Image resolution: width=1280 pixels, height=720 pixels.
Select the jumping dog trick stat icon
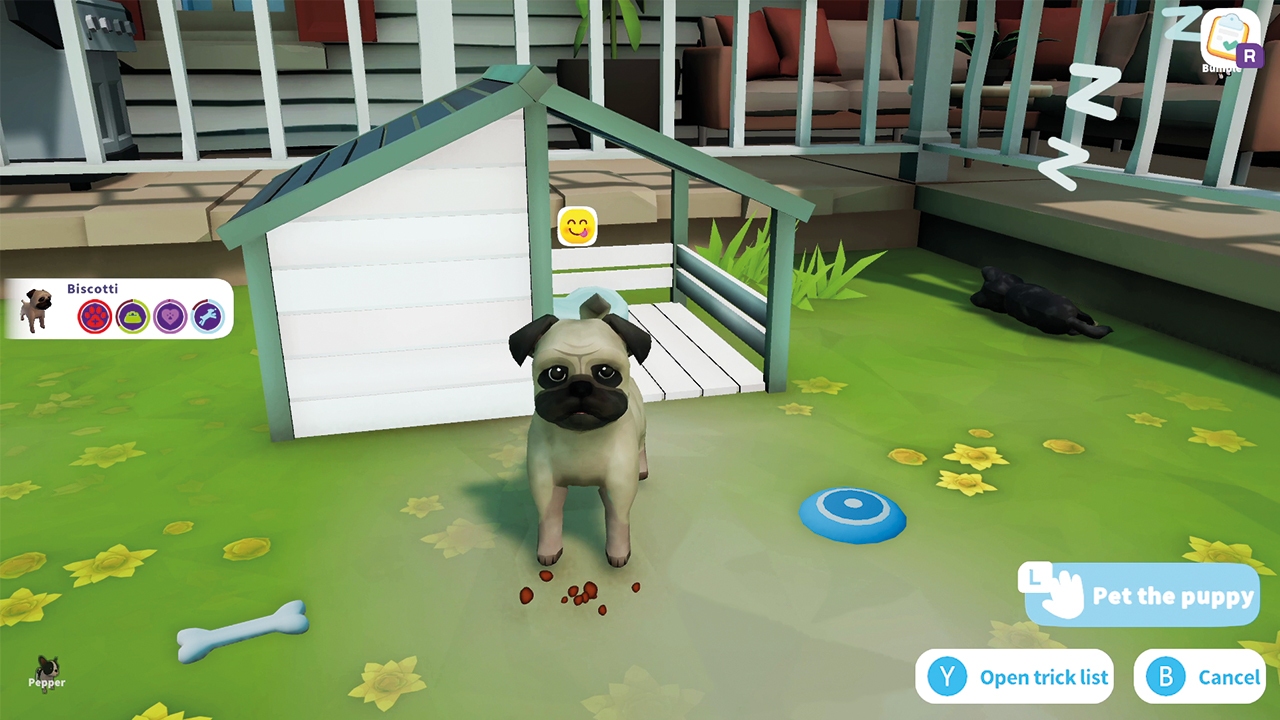pyautogui.click(x=206, y=316)
